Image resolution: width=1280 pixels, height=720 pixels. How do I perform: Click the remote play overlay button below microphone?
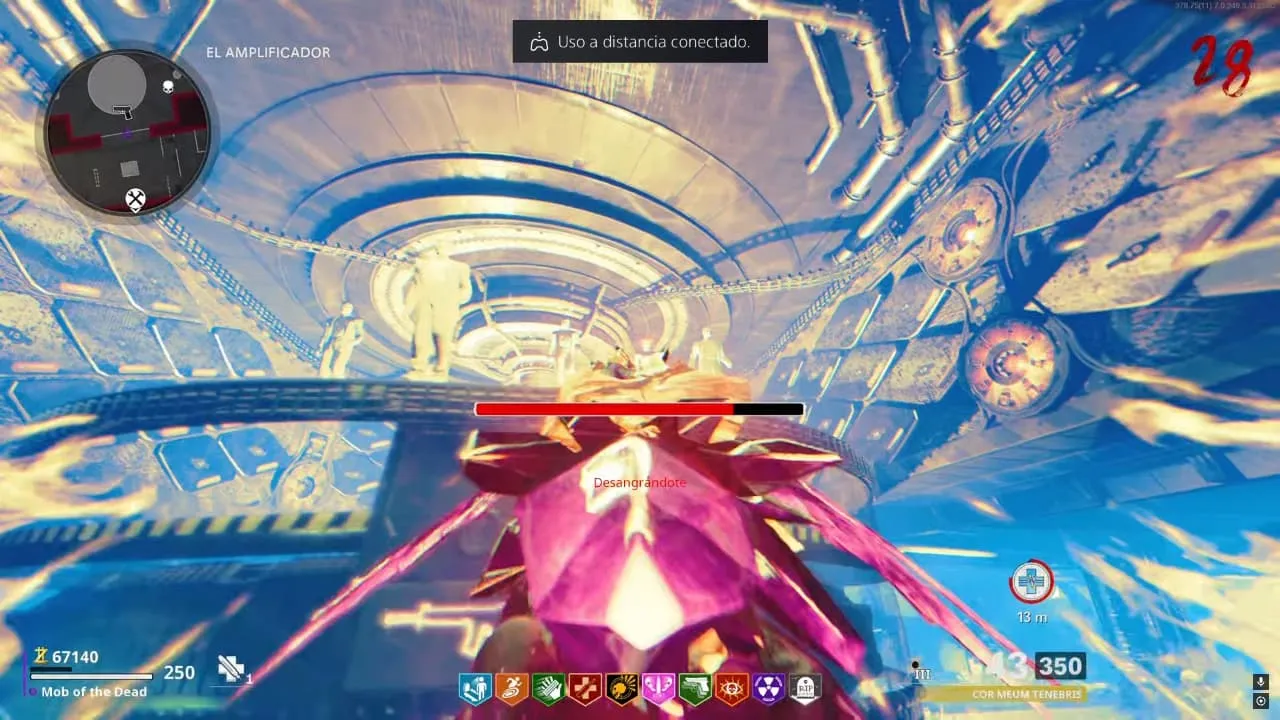coord(1260,702)
